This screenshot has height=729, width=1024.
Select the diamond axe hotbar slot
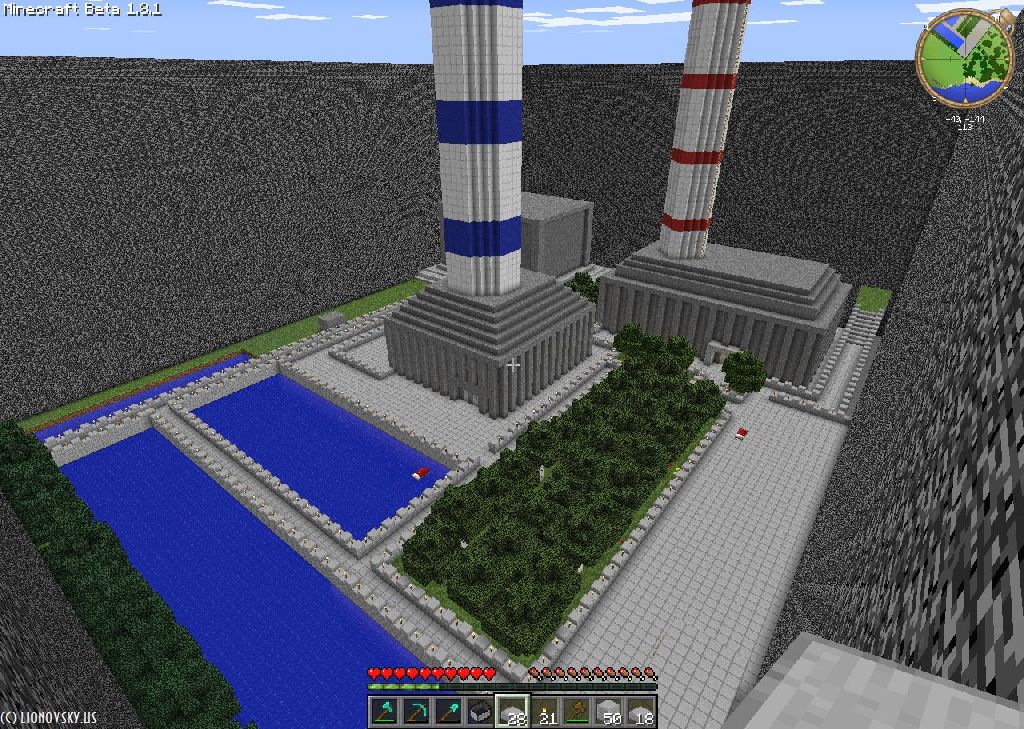pos(384,711)
